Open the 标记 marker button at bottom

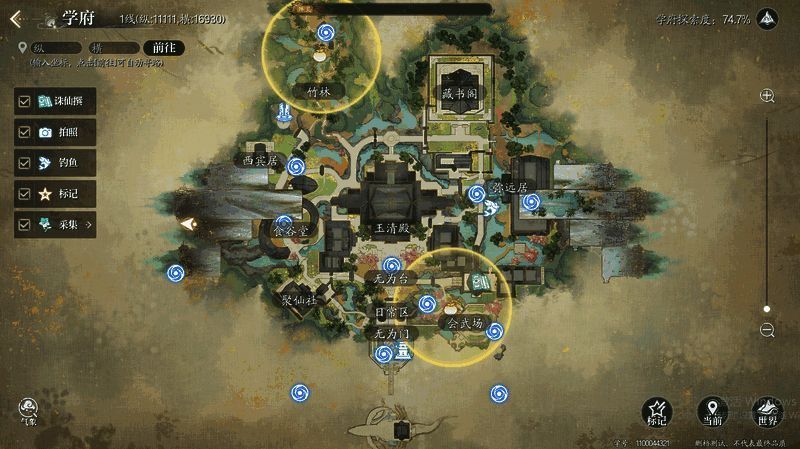657,409
